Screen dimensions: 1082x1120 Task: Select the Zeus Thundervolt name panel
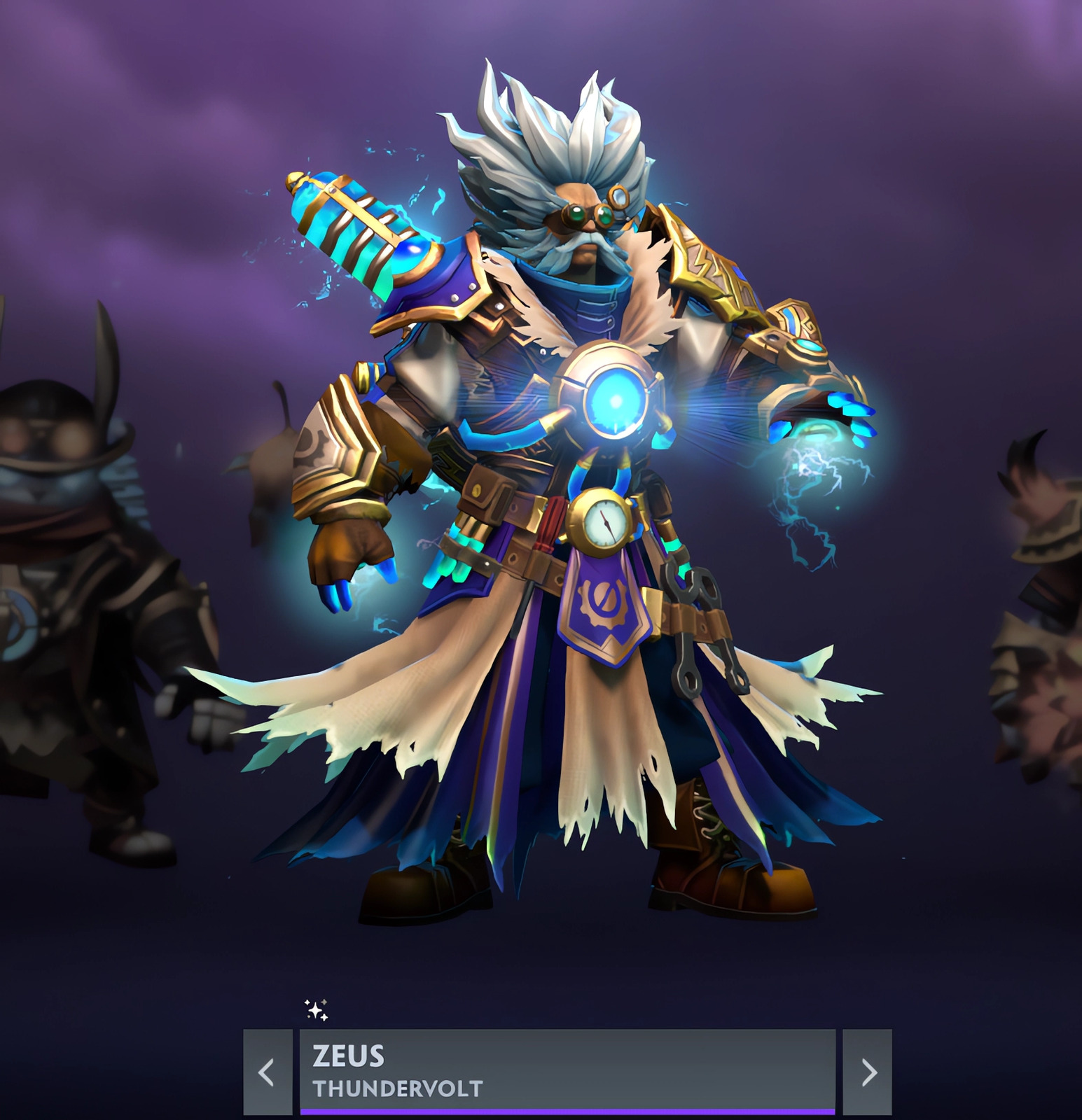(x=567, y=1070)
